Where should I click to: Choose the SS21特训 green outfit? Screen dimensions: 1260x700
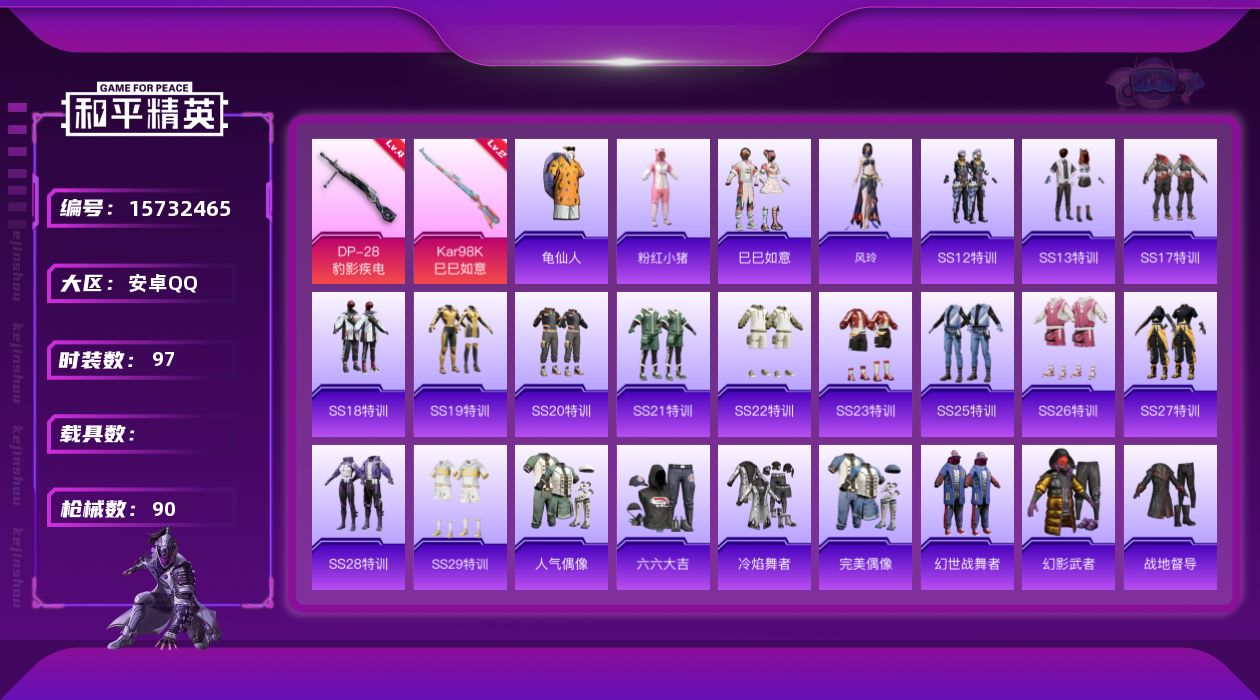[663, 364]
